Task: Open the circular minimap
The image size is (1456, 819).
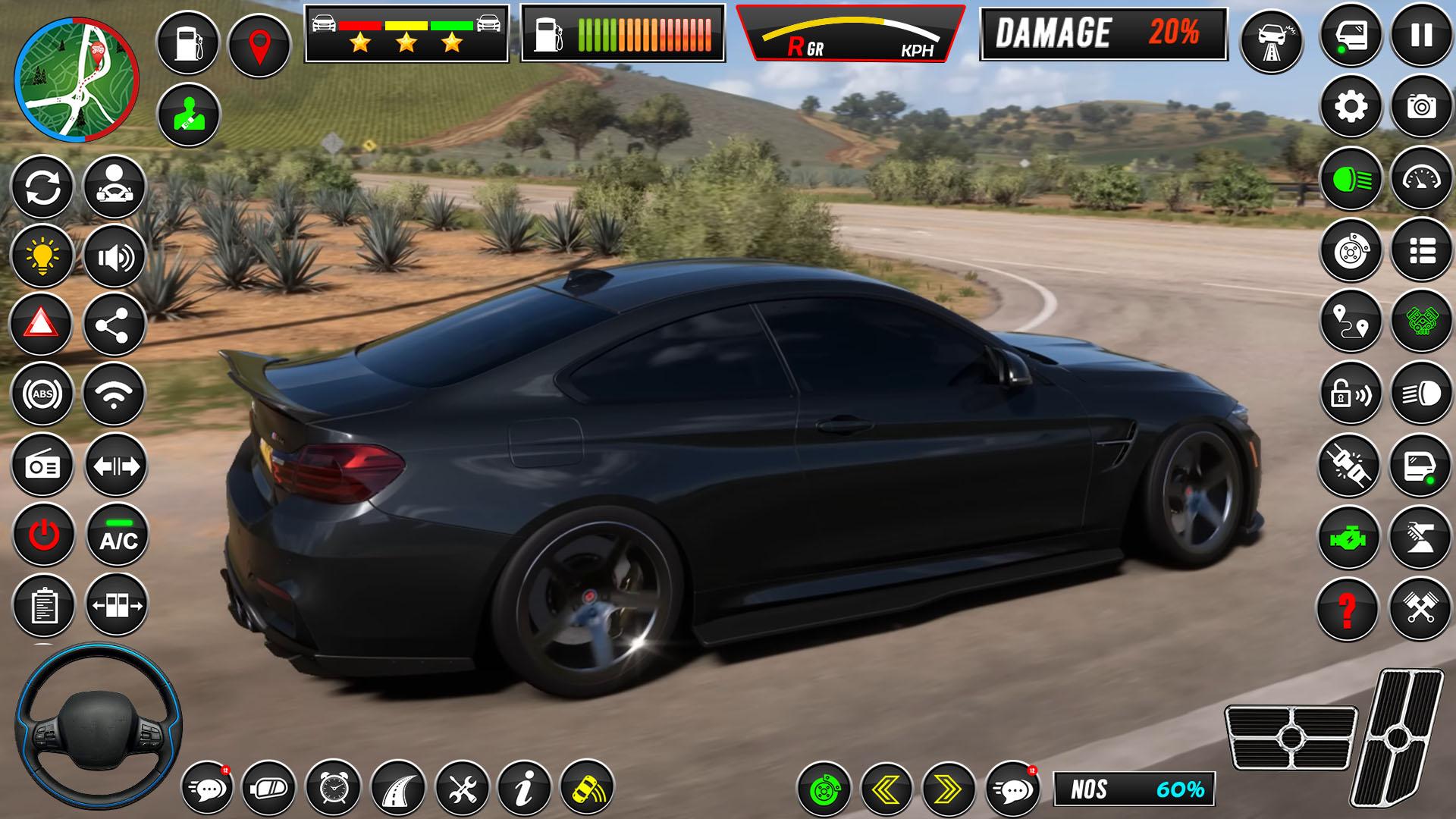Action: coord(77,81)
